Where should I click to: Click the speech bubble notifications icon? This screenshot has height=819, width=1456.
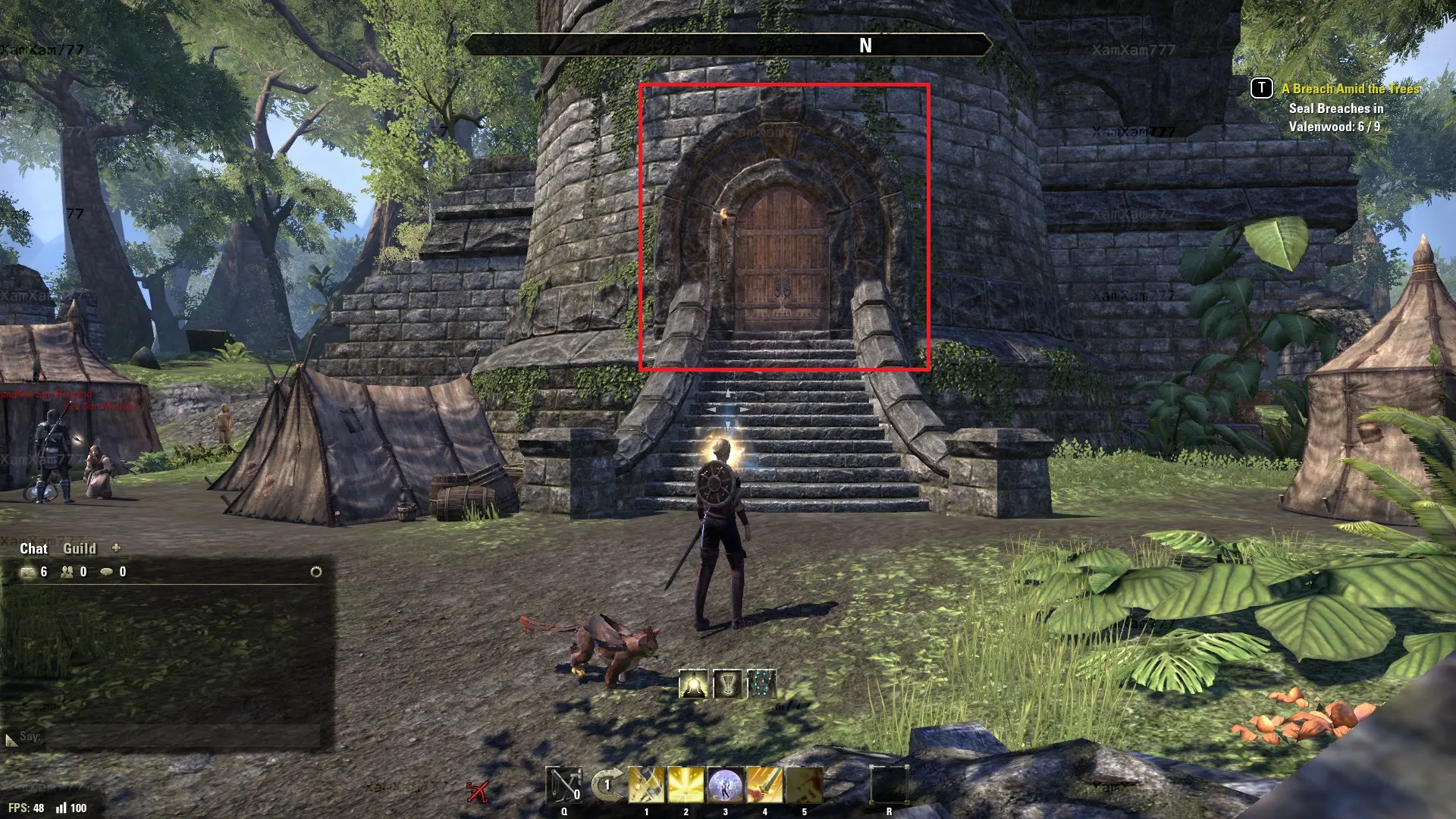(107, 572)
